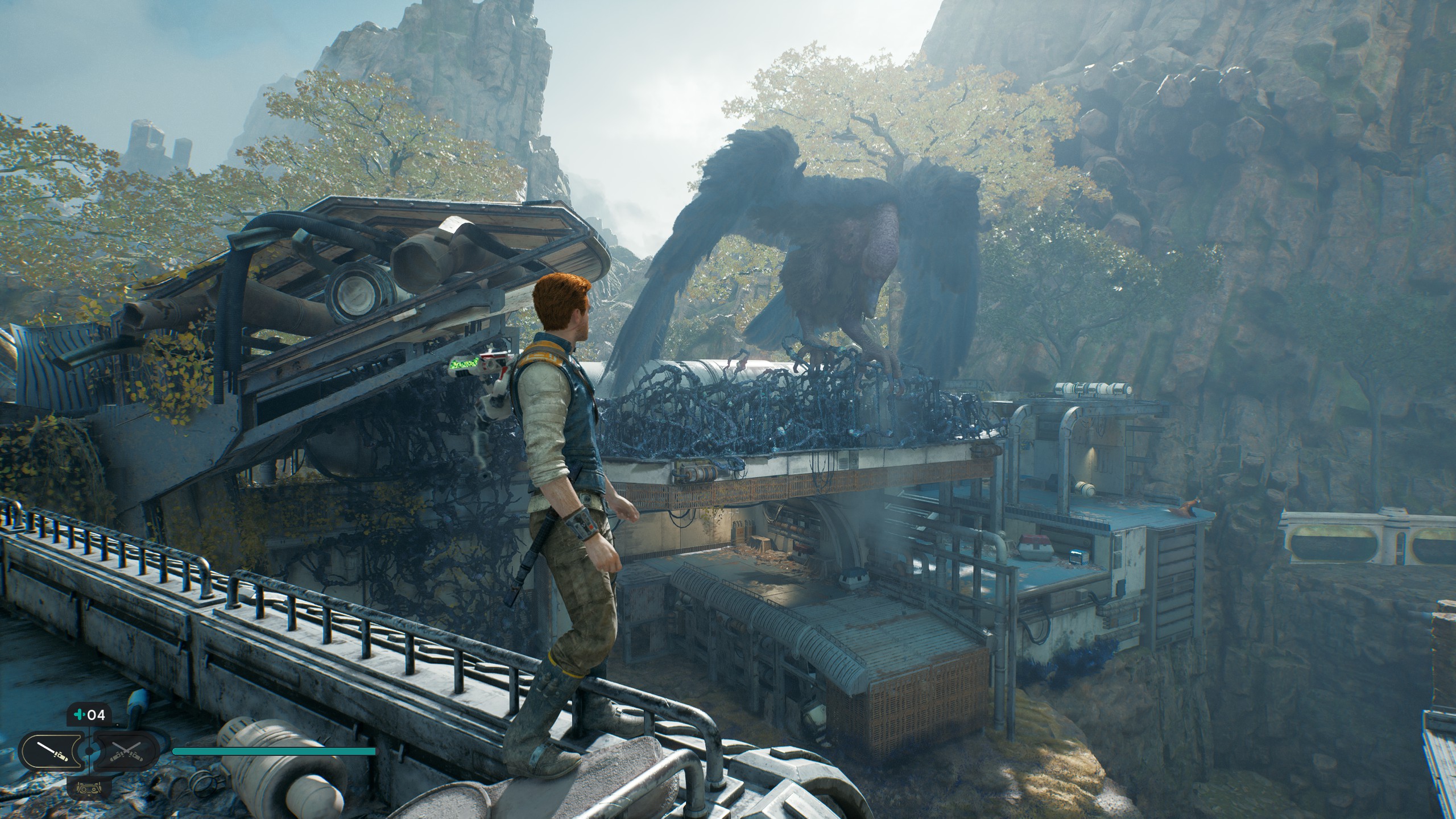Use a healing stim canister
The height and width of the screenshot is (819, 1456).
(89, 715)
